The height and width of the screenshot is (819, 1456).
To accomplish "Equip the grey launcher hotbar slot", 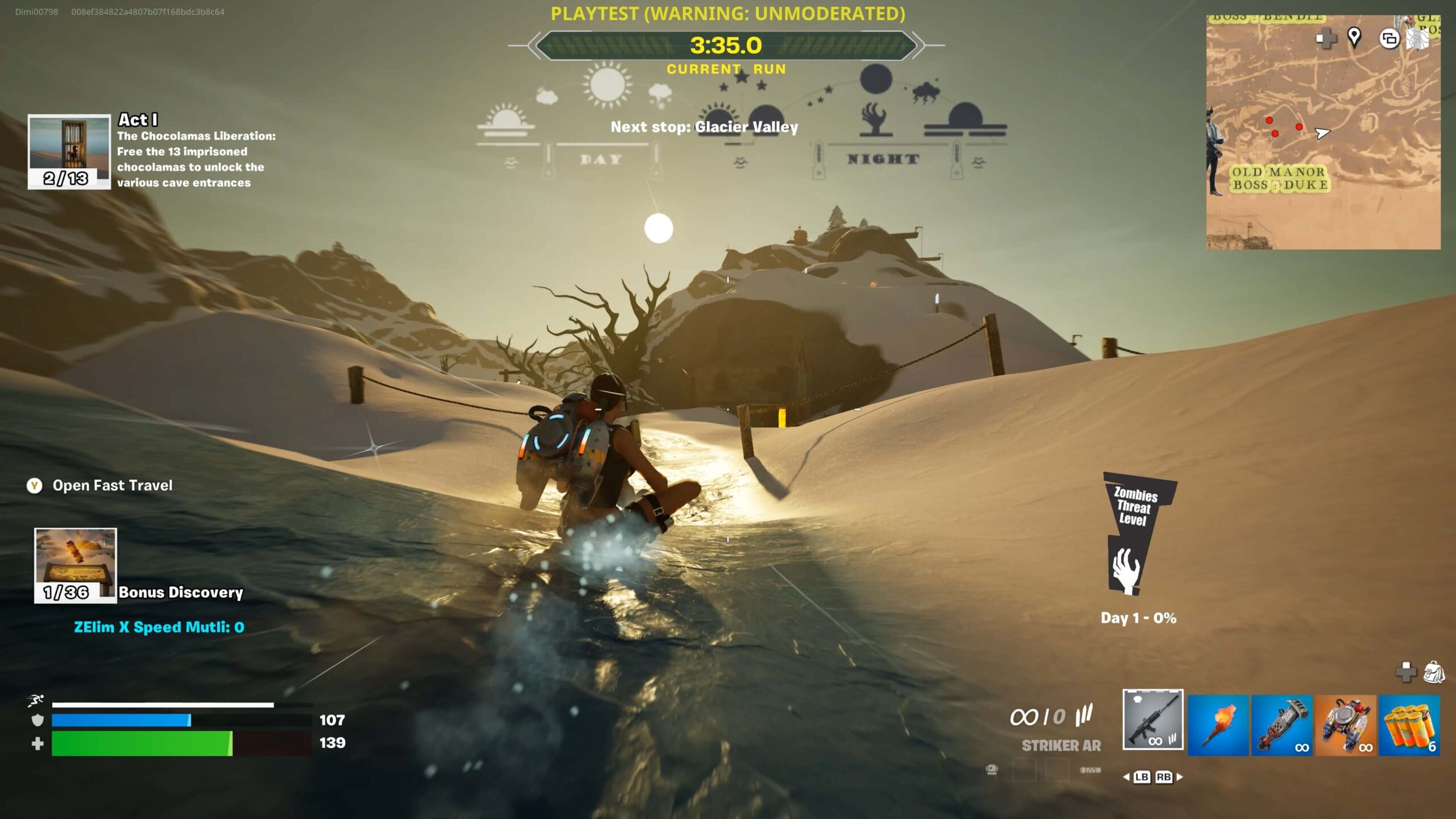I will 1282,725.
